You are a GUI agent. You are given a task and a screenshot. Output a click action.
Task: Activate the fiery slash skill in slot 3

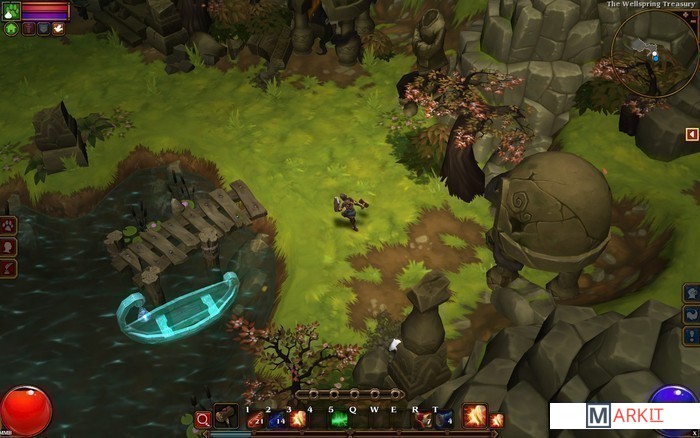coord(298,420)
